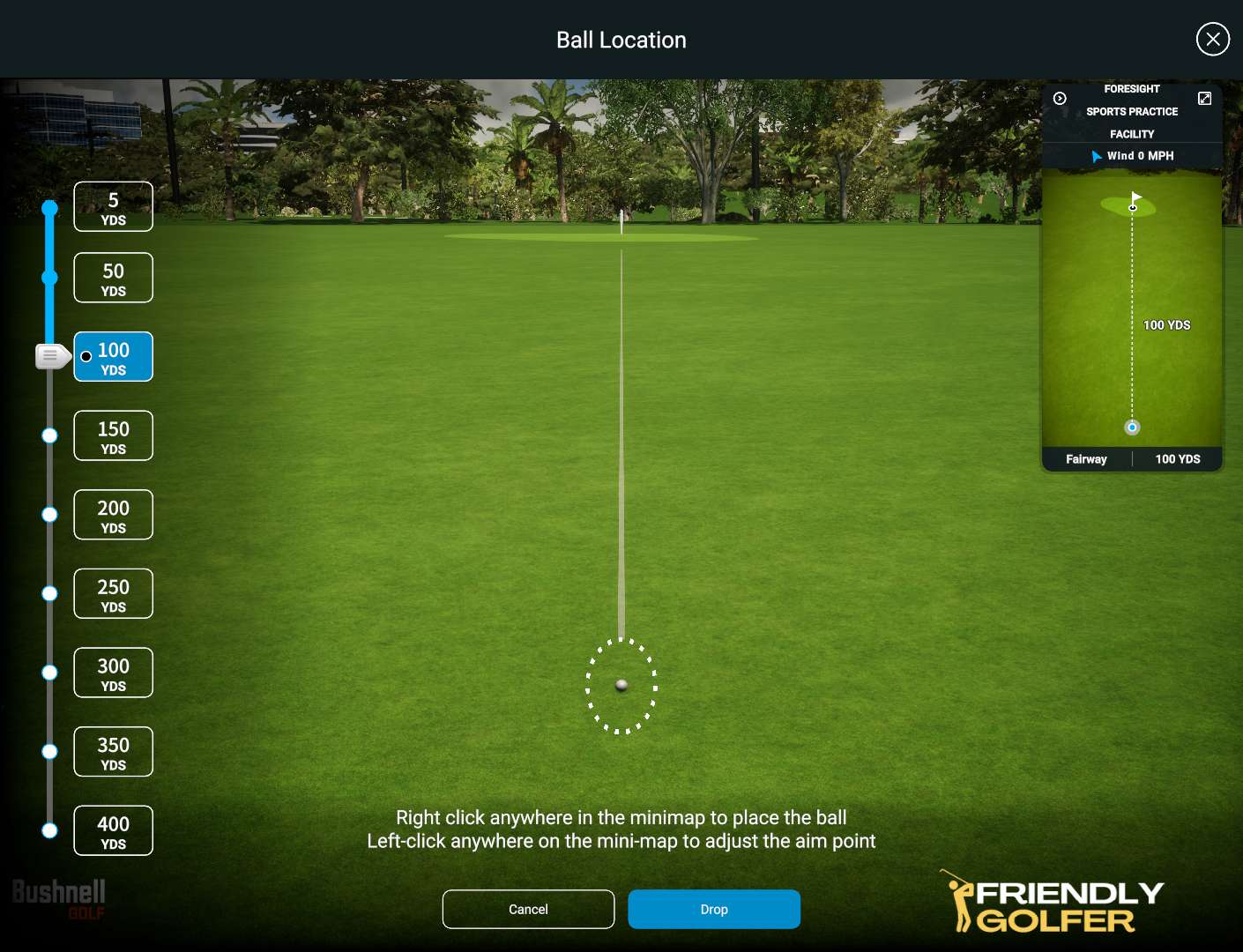
Task: Select the 5 YDS distance
Action: click(x=113, y=207)
